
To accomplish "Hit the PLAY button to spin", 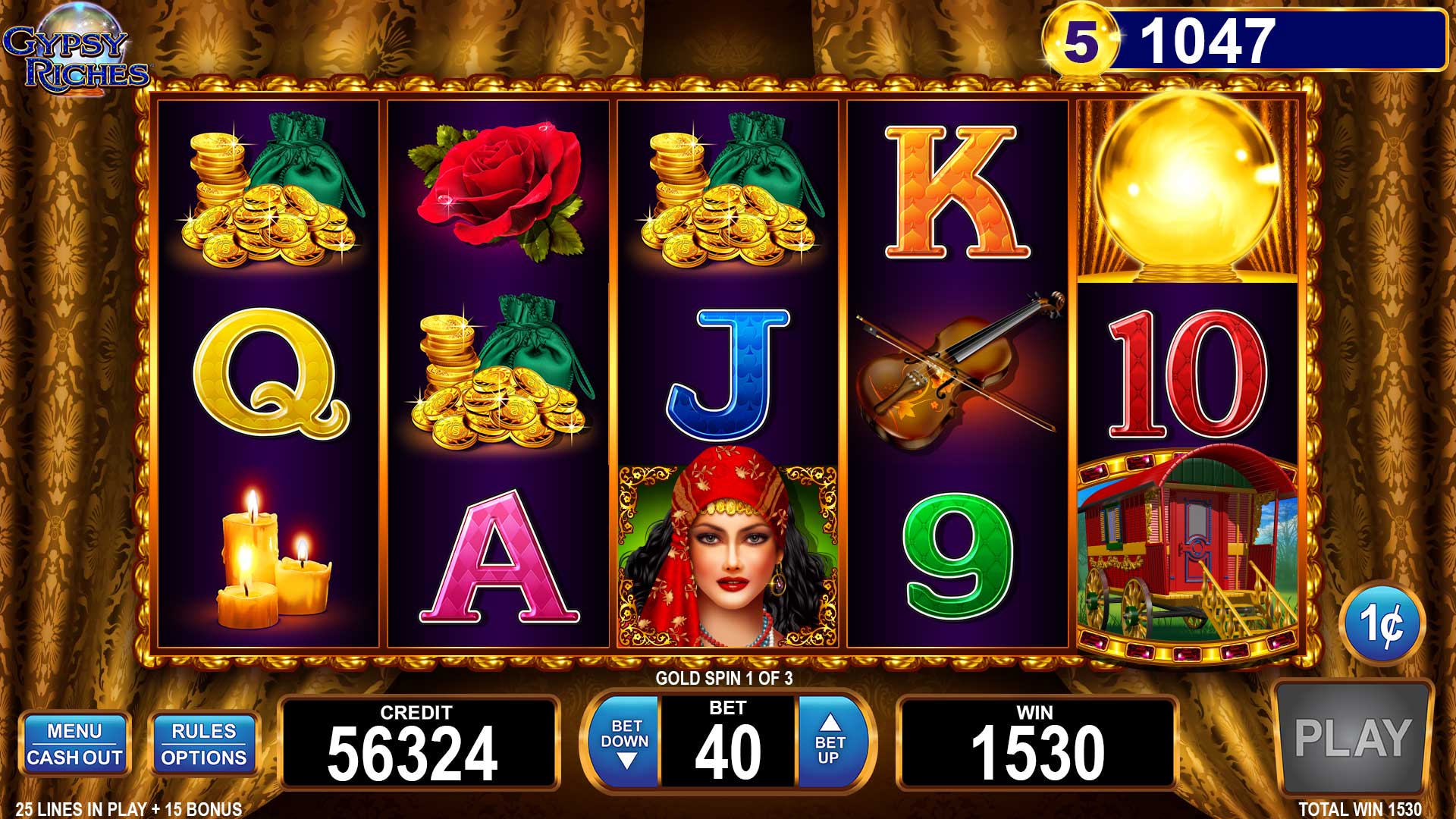I will 1352,738.
